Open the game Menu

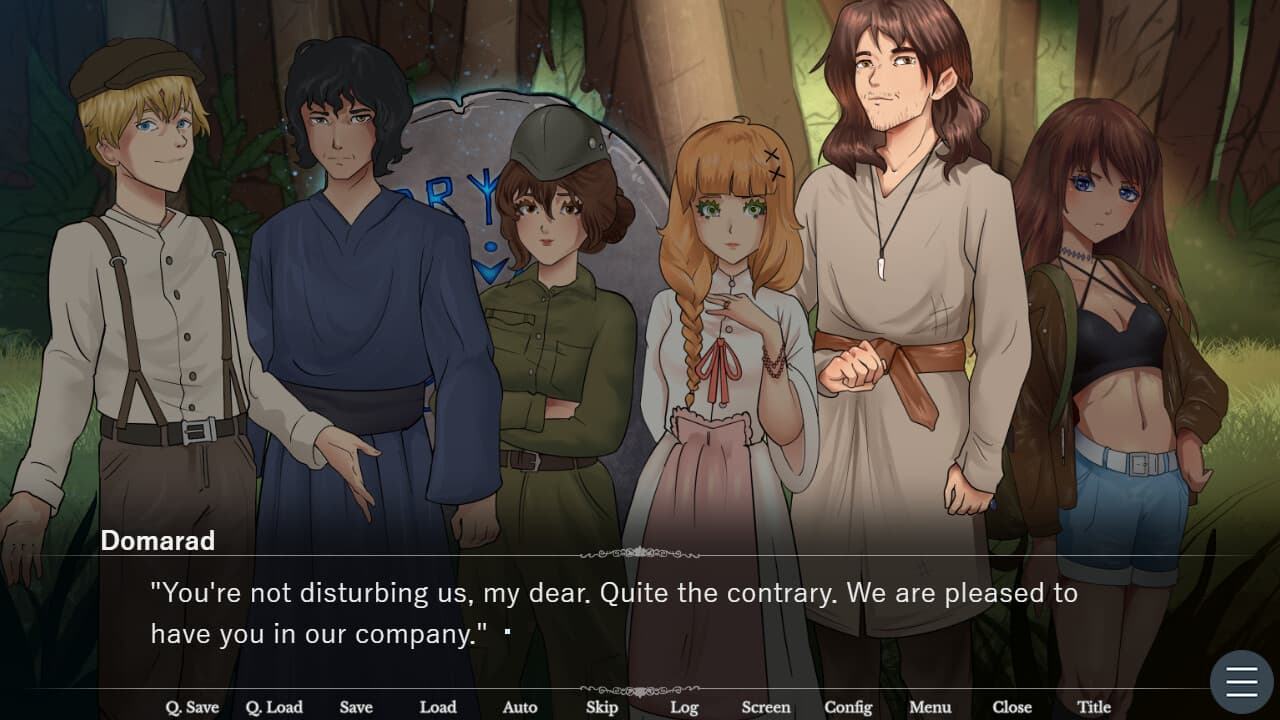click(930, 707)
